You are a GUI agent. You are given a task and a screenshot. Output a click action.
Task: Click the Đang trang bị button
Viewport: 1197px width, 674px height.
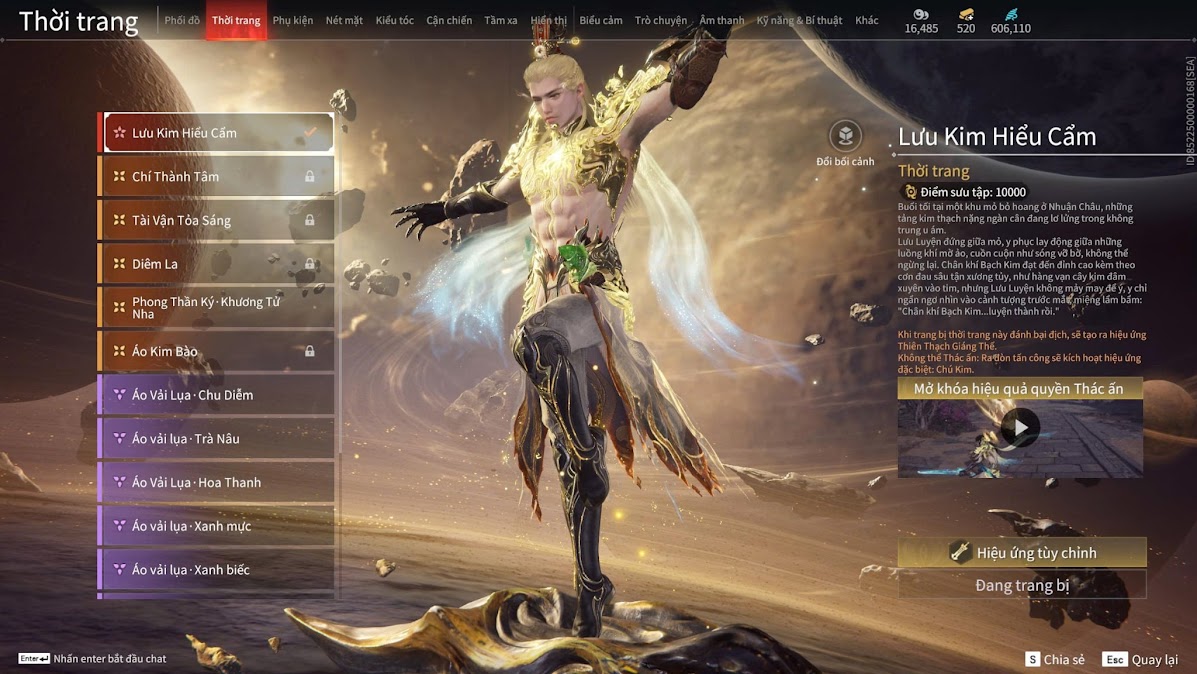tap(1022, 585)
